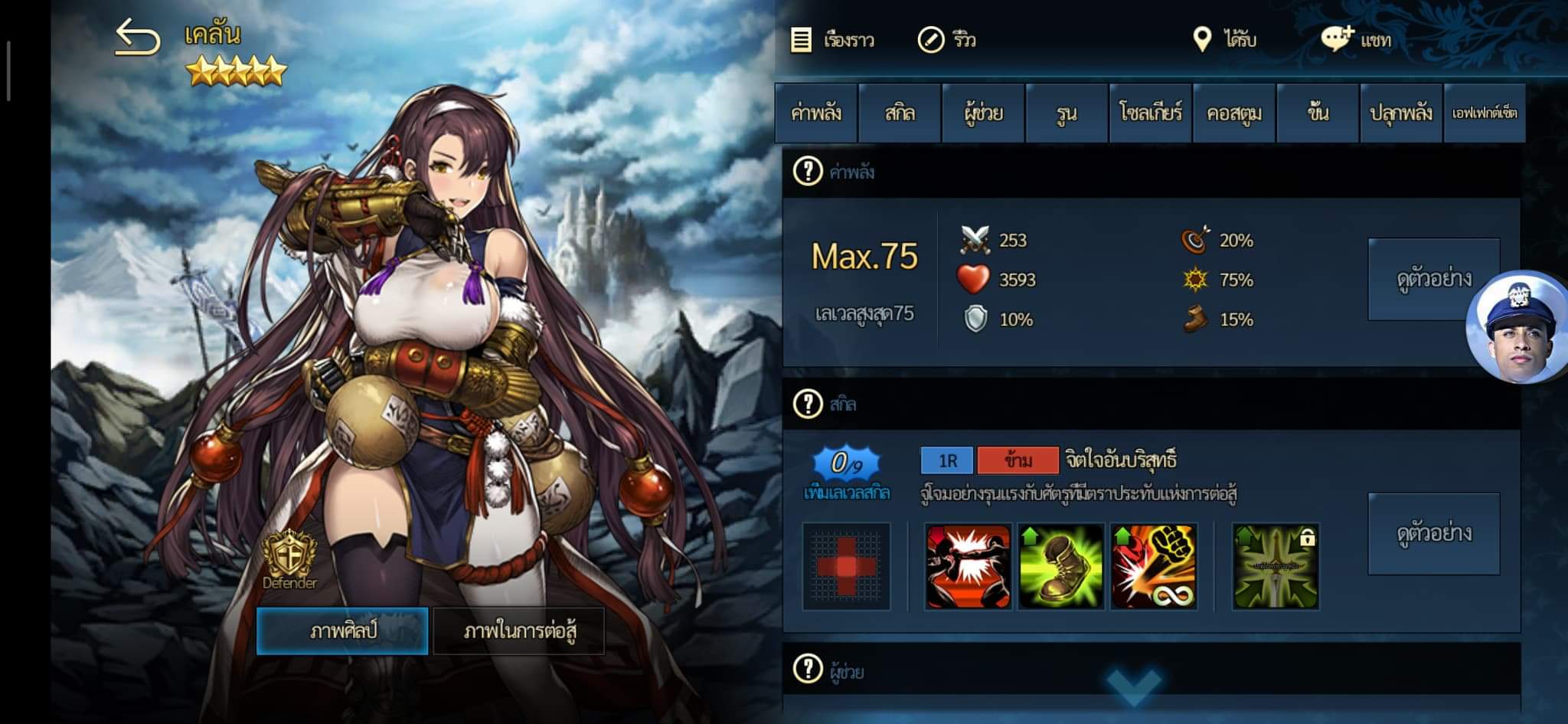The width and height of the screenshot is (1568, 724).
Task: Go back using the return arrow
Action: point(138,38)
